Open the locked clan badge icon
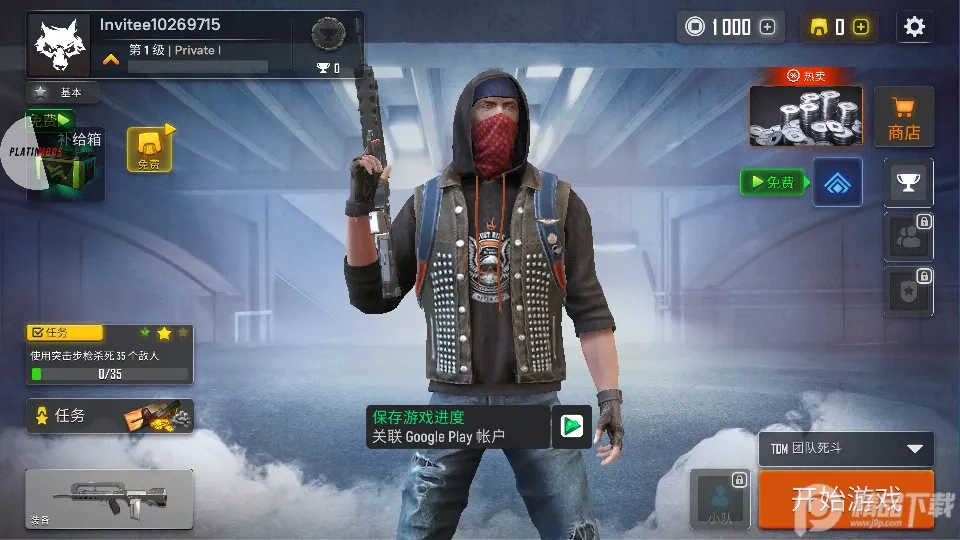Viewport: 960px width, 540px height. (908, 291)
